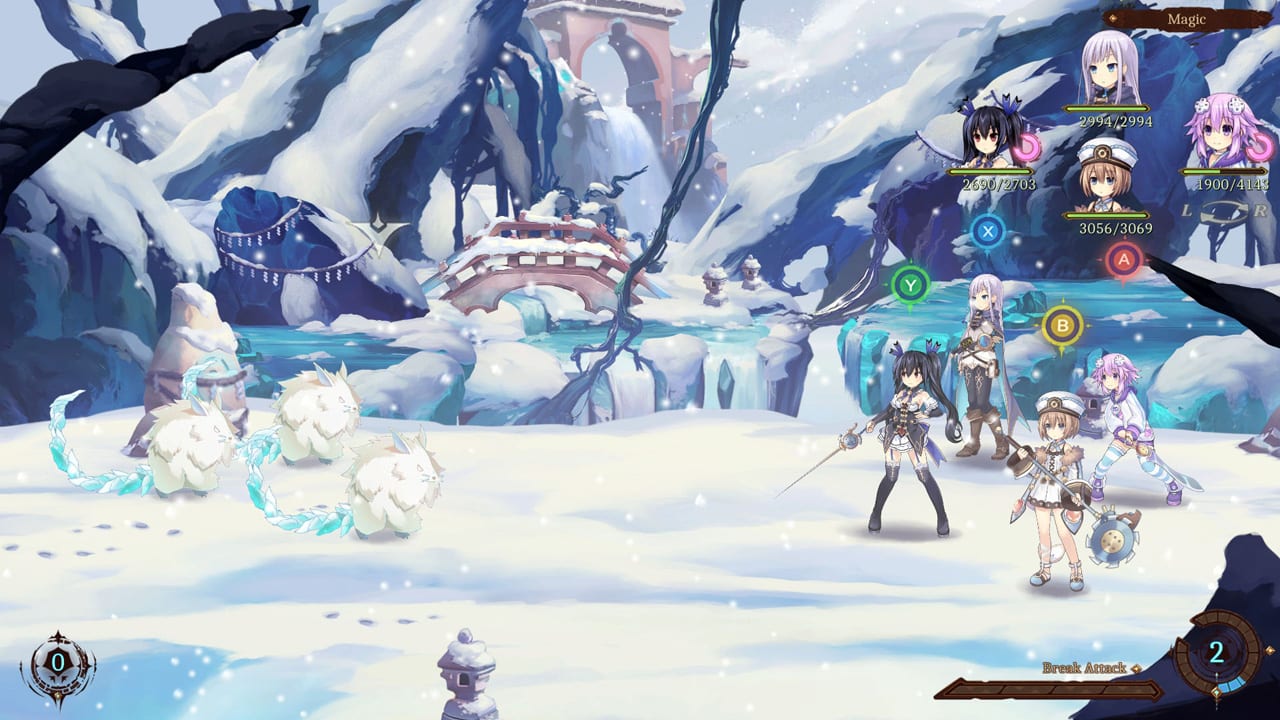Click the gem emblem beside Break Attack
Screen dimensions: 1280x720
pos(1135,668)
